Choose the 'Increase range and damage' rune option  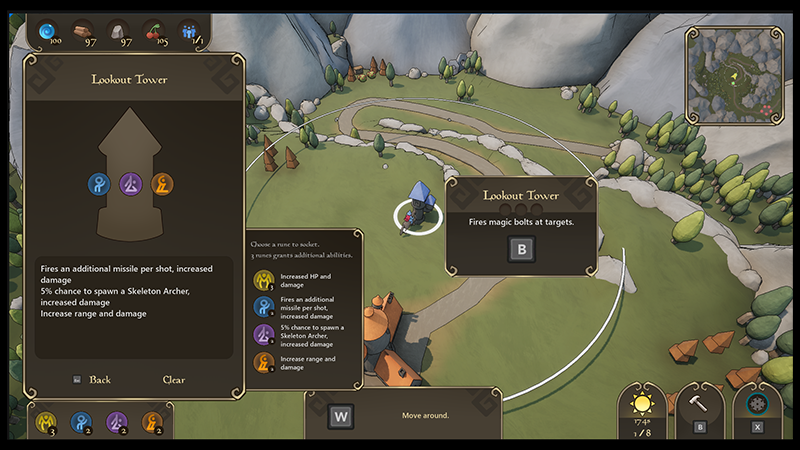(x=264, y=361)
